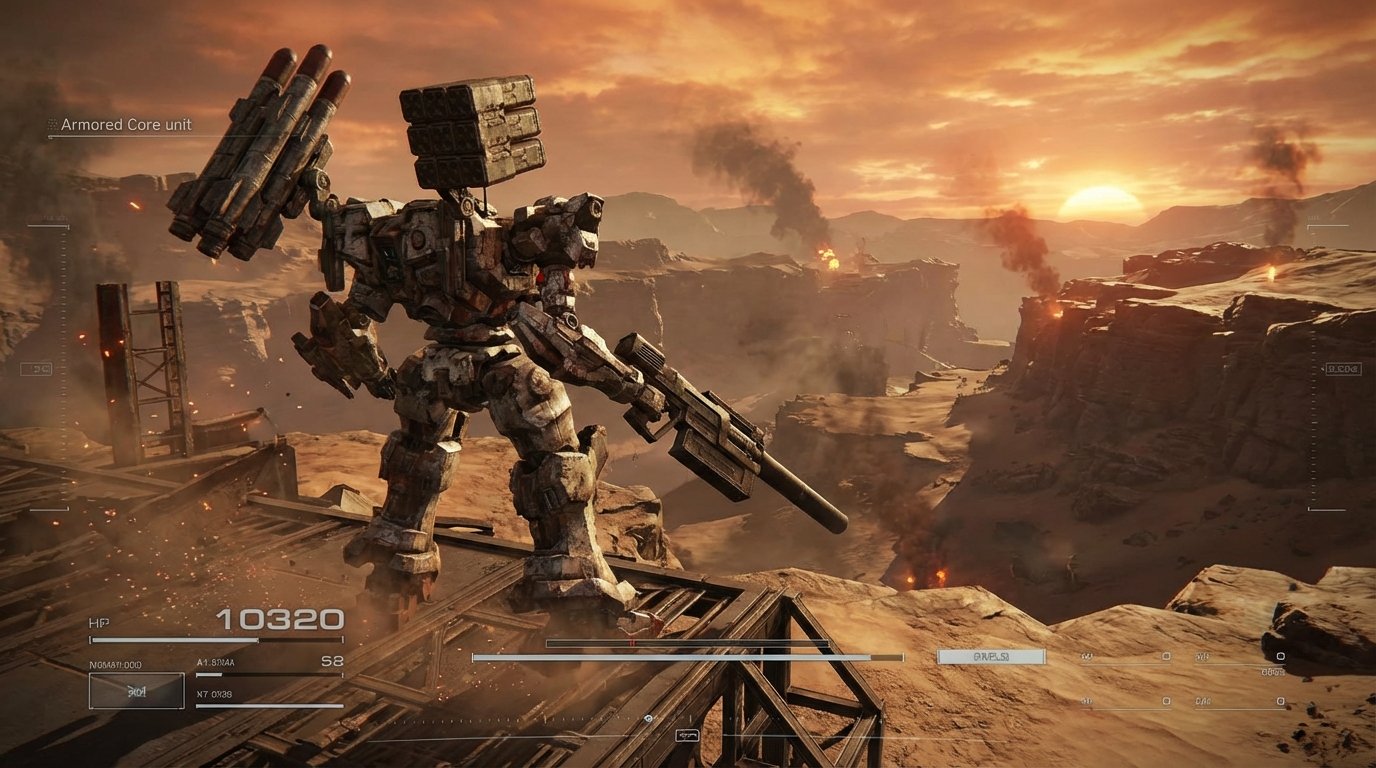Click the right-edge 9.C04 marker icon
Screen dimensions: 1376x768
[x=1343, y=369]
